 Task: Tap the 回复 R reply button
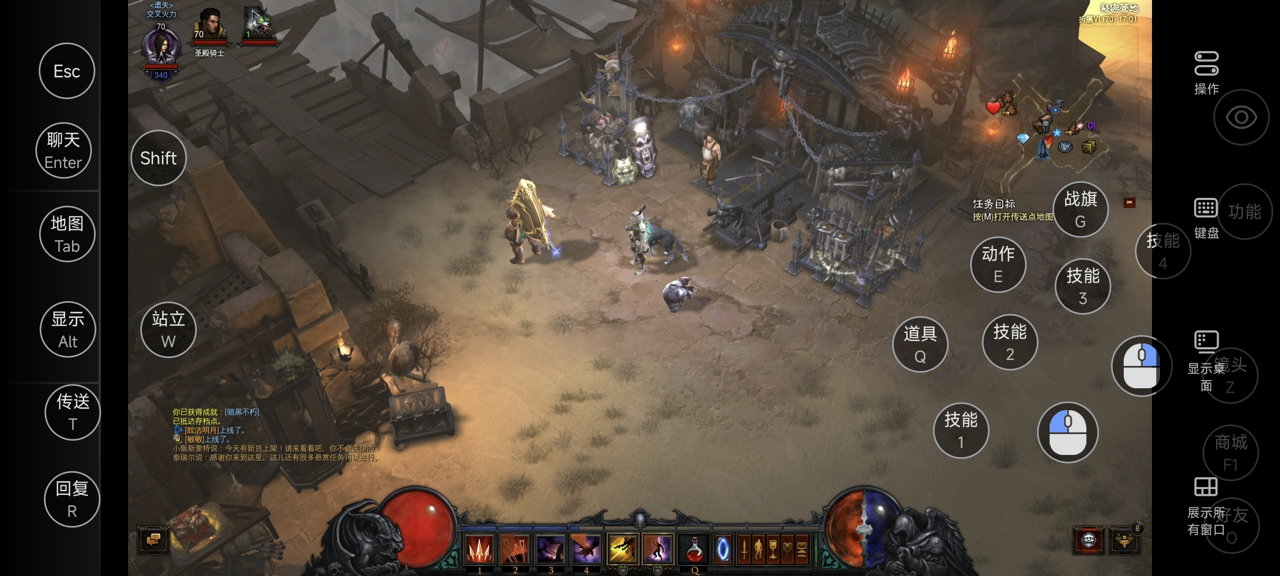(x=72, y=499)
